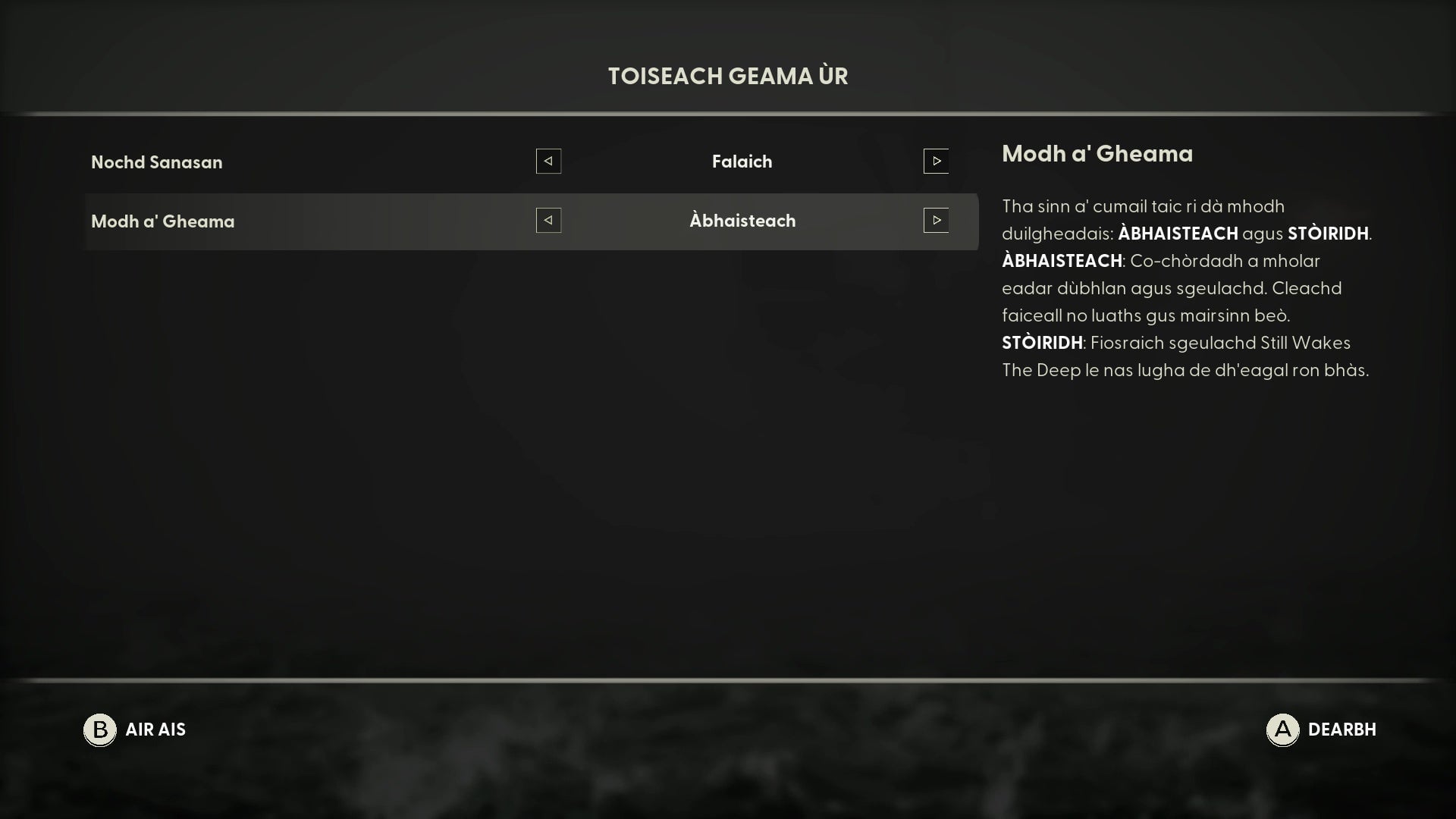The width and height of the screenshot is (1456, 819).
Task: Click the left arrow for Modh a' Gheama
Action: click(x=548, y=221)
